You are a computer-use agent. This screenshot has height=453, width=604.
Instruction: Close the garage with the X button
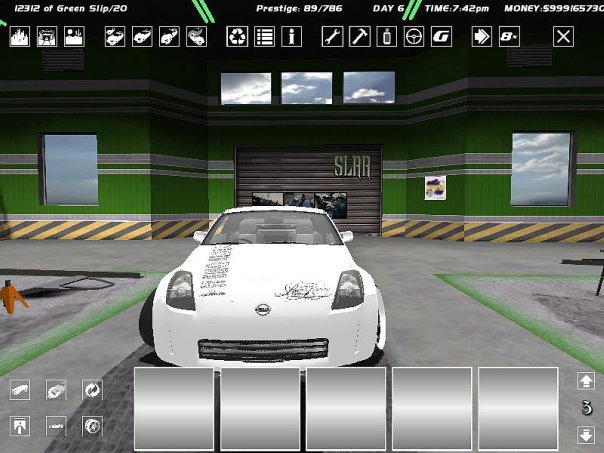click(564, 37)
